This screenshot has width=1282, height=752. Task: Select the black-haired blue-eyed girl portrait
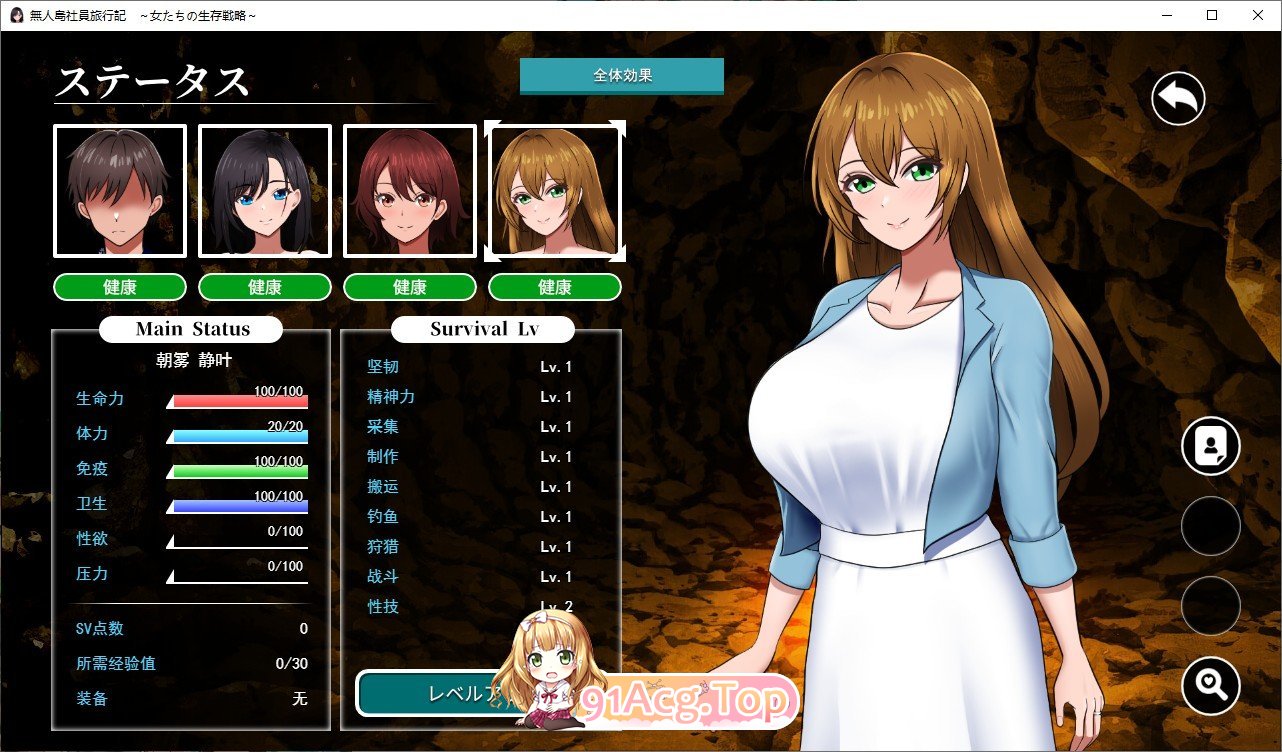point(265,191)
